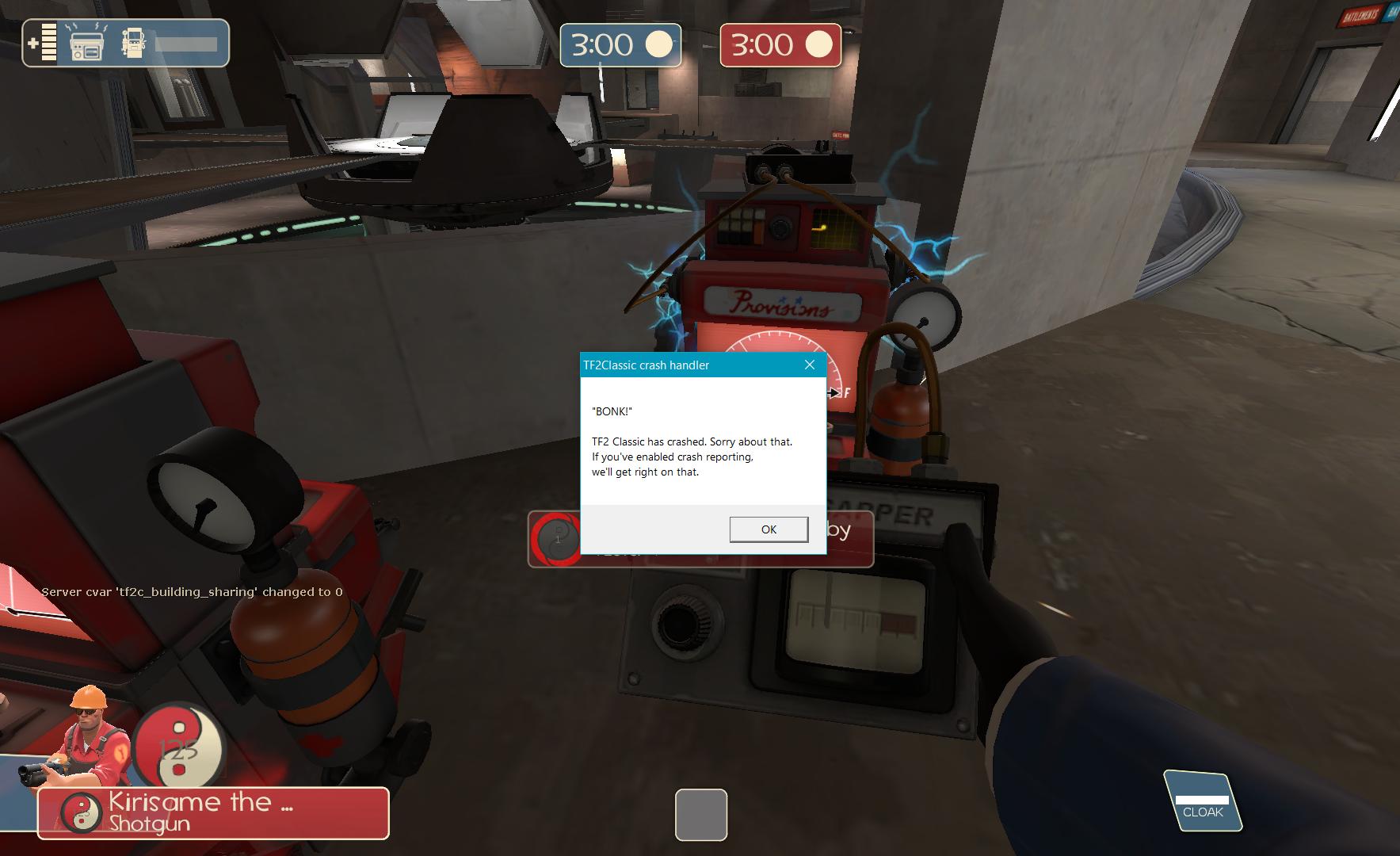Click the teleporter radio icon in the top-left HUD
The width and height of the screenshot is (1400, 856).
pyautogui.click(x=87, y=46)
